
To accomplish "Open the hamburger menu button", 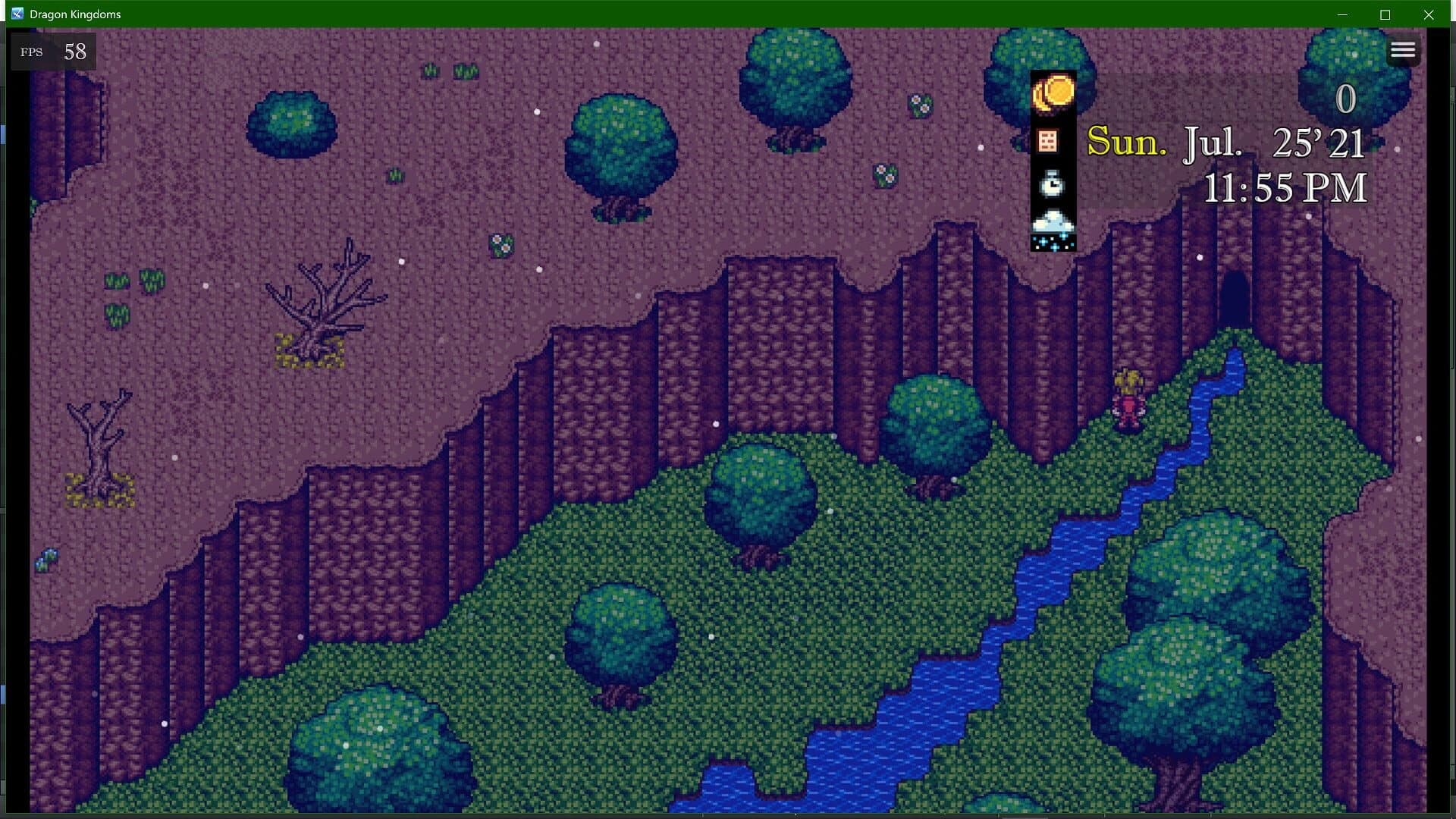I will tap(1404, 50).
